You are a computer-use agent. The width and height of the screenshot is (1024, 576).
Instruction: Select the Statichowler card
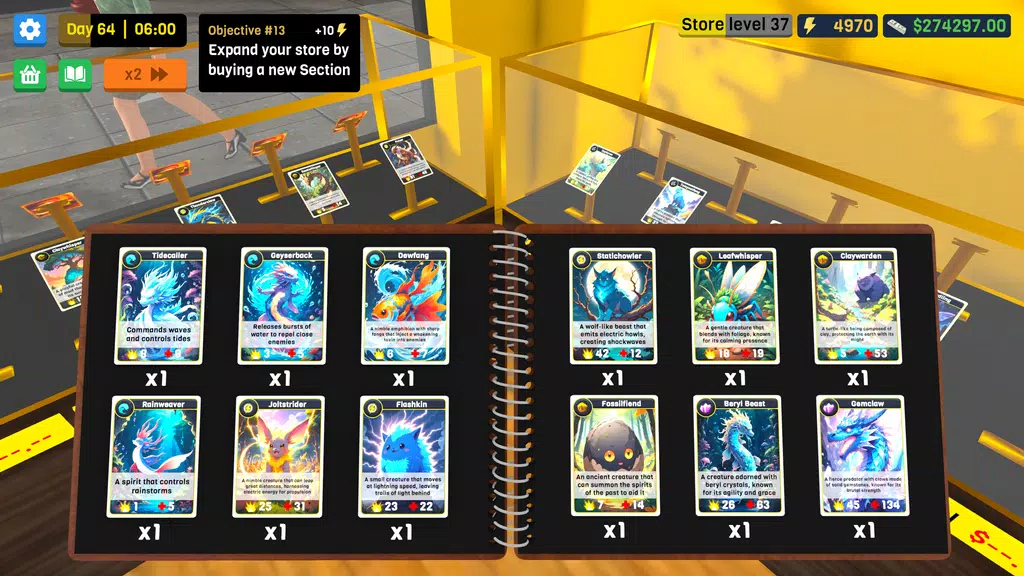tap(613, 305)
